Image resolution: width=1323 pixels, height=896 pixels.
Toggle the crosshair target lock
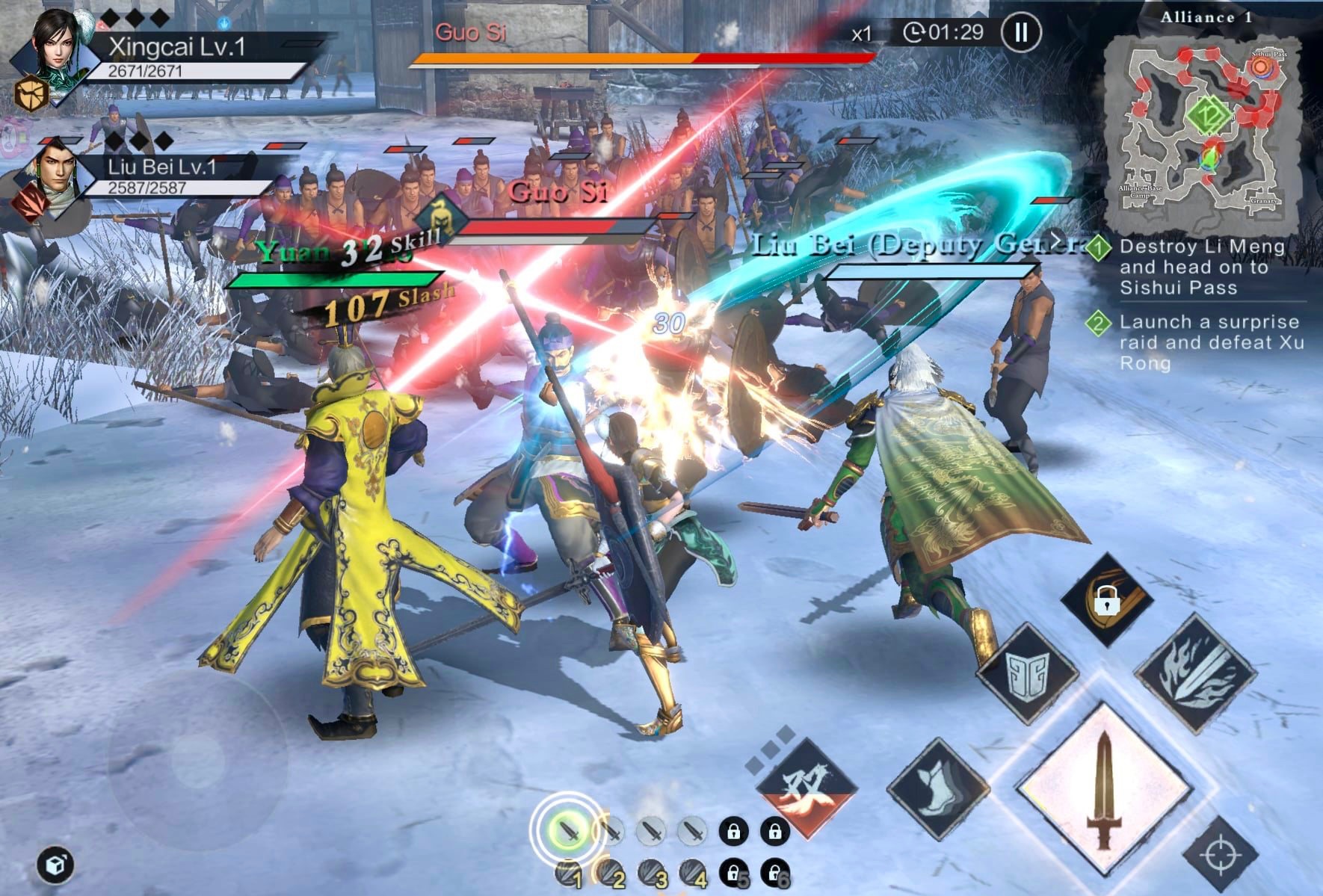pyautogui.click(x=1220, y=853)
